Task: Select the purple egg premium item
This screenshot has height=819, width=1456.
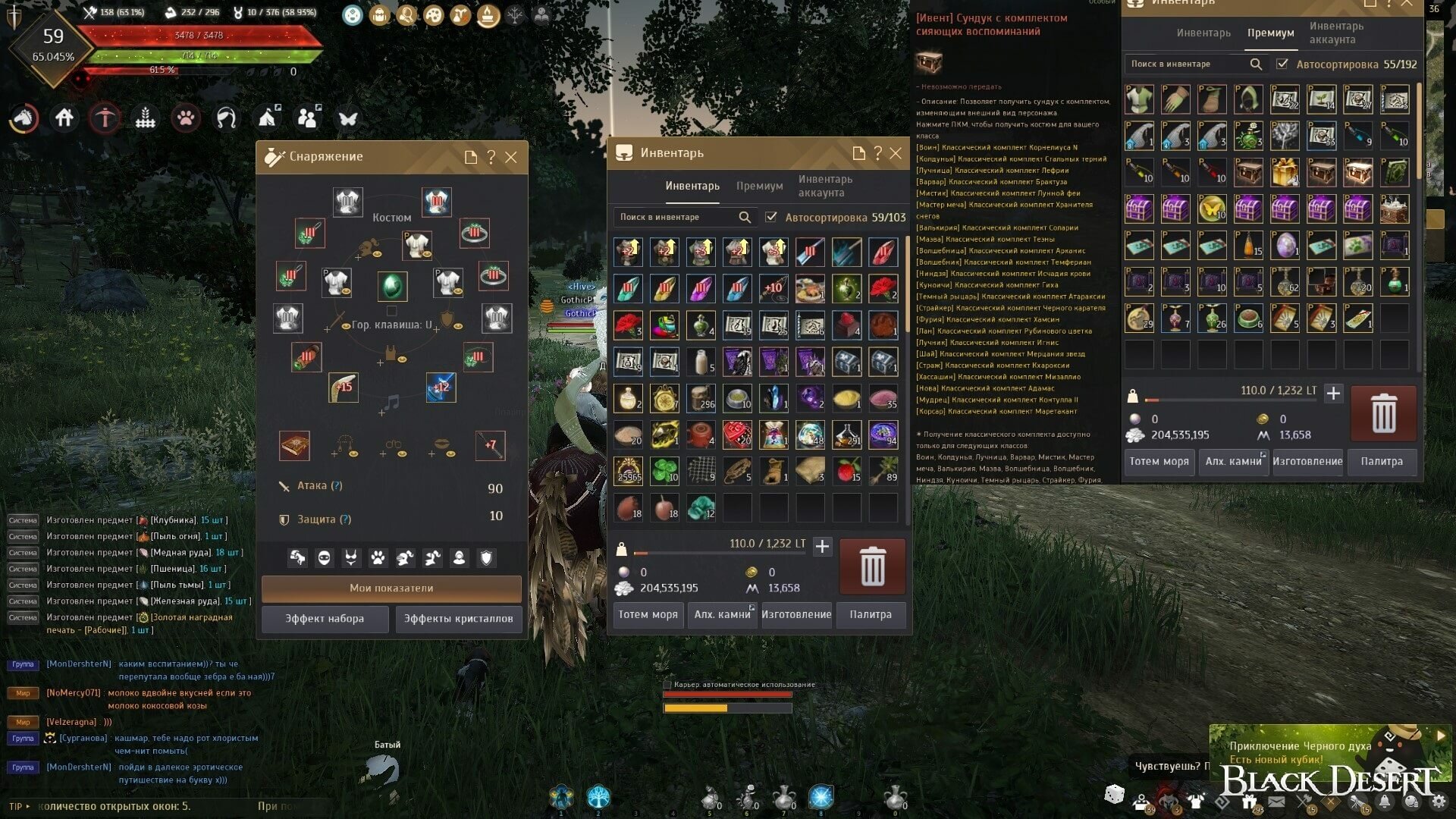Action: point(1285,246)
